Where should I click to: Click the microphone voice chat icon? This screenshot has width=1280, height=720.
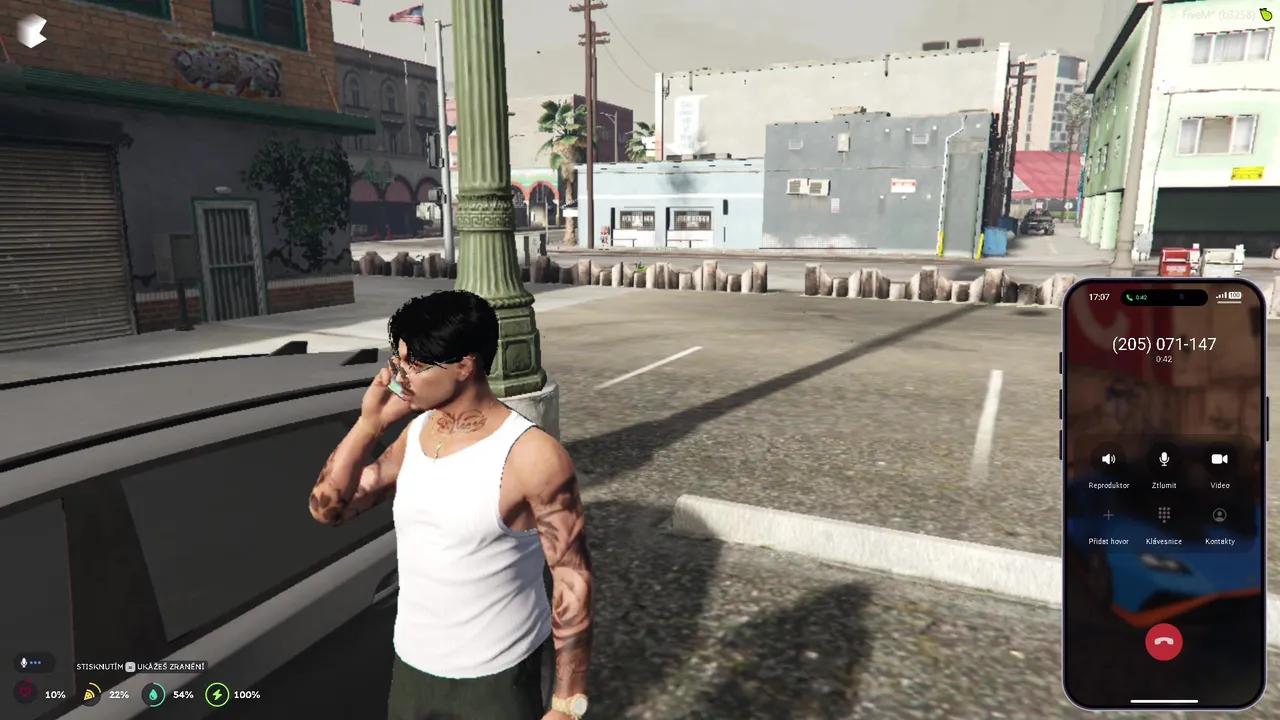tap(24, 662)
